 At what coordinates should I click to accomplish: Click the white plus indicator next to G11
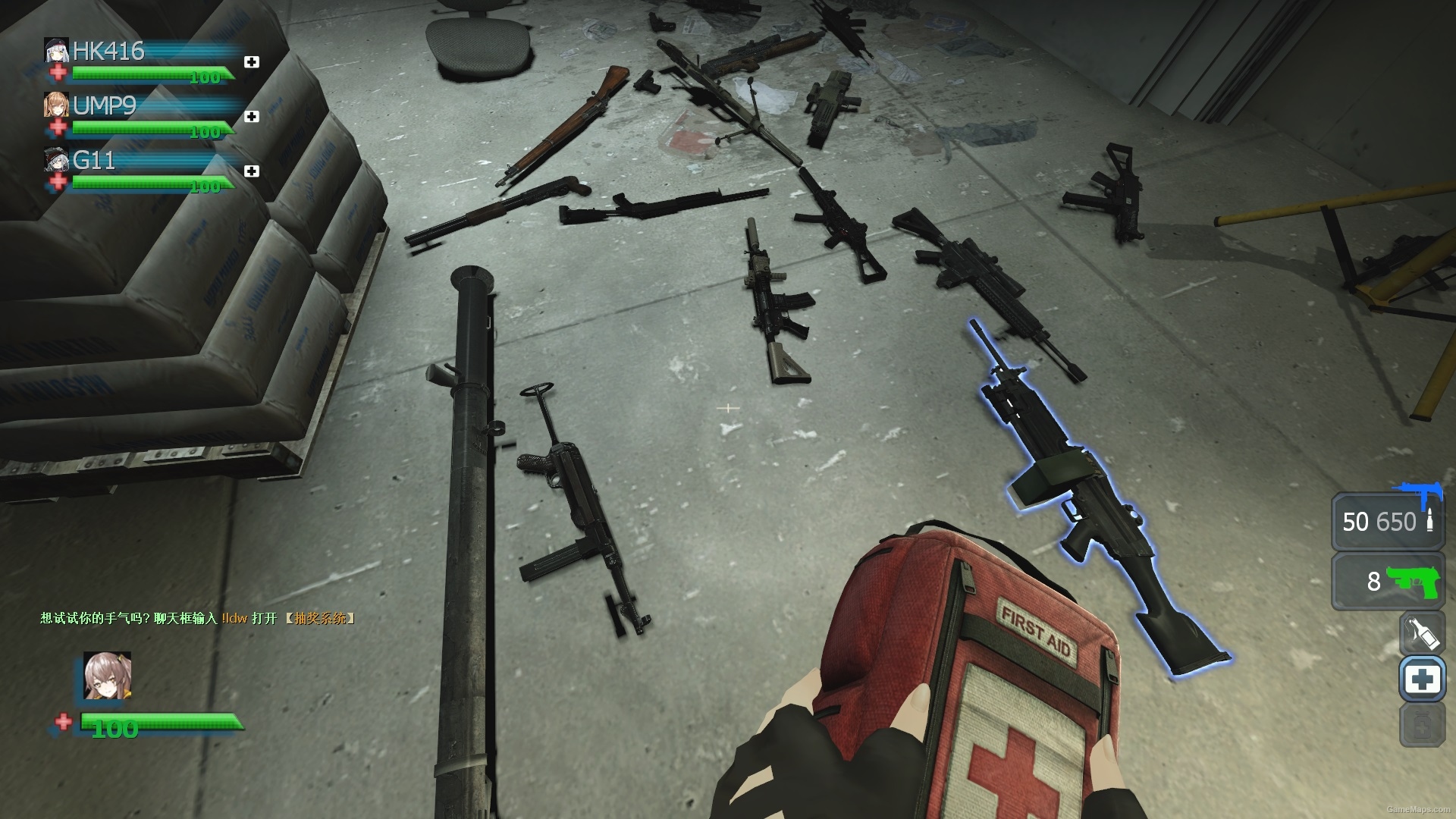(x=252, y=170)
